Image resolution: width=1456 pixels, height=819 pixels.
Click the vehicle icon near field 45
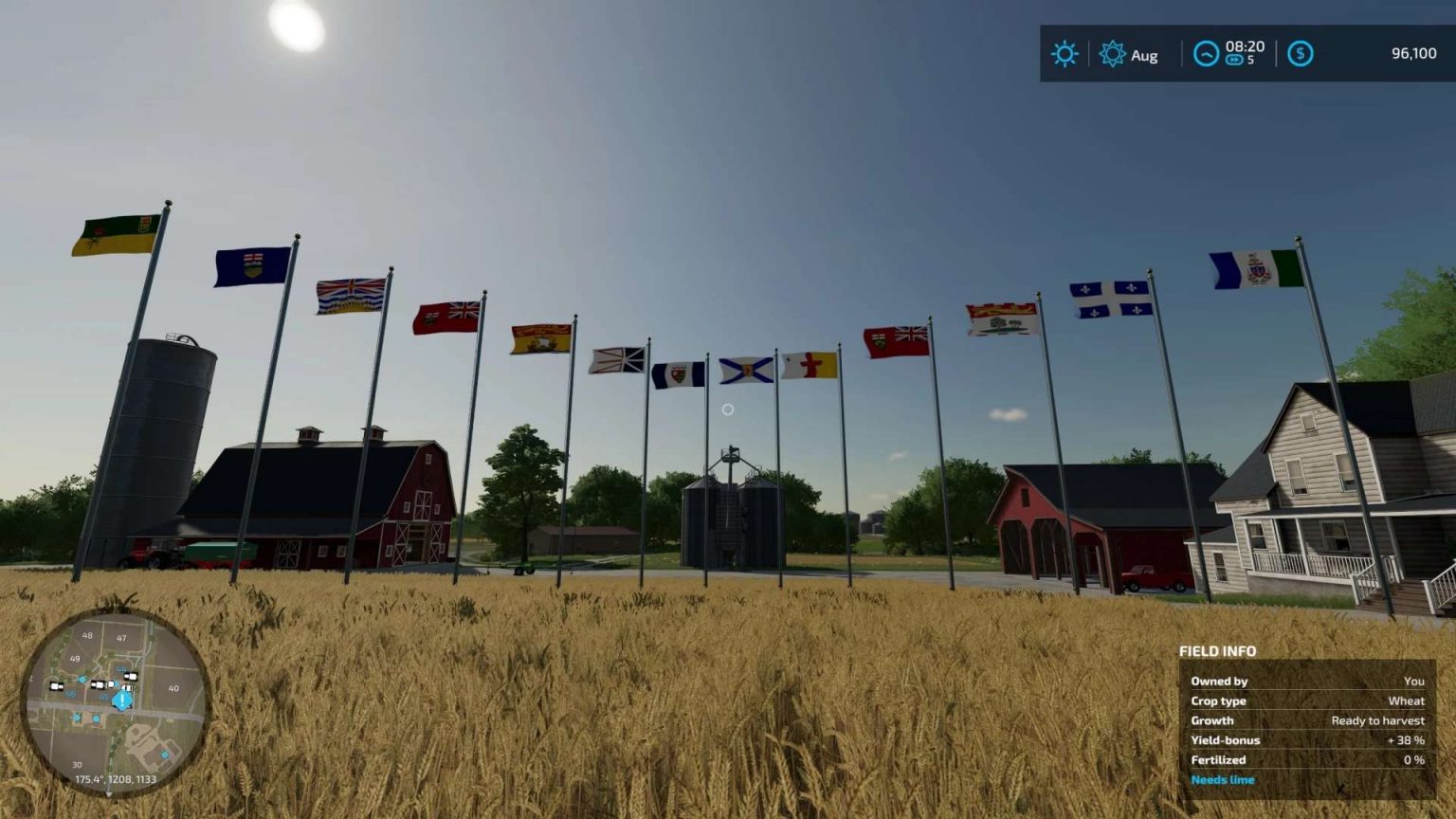point(126,687)
